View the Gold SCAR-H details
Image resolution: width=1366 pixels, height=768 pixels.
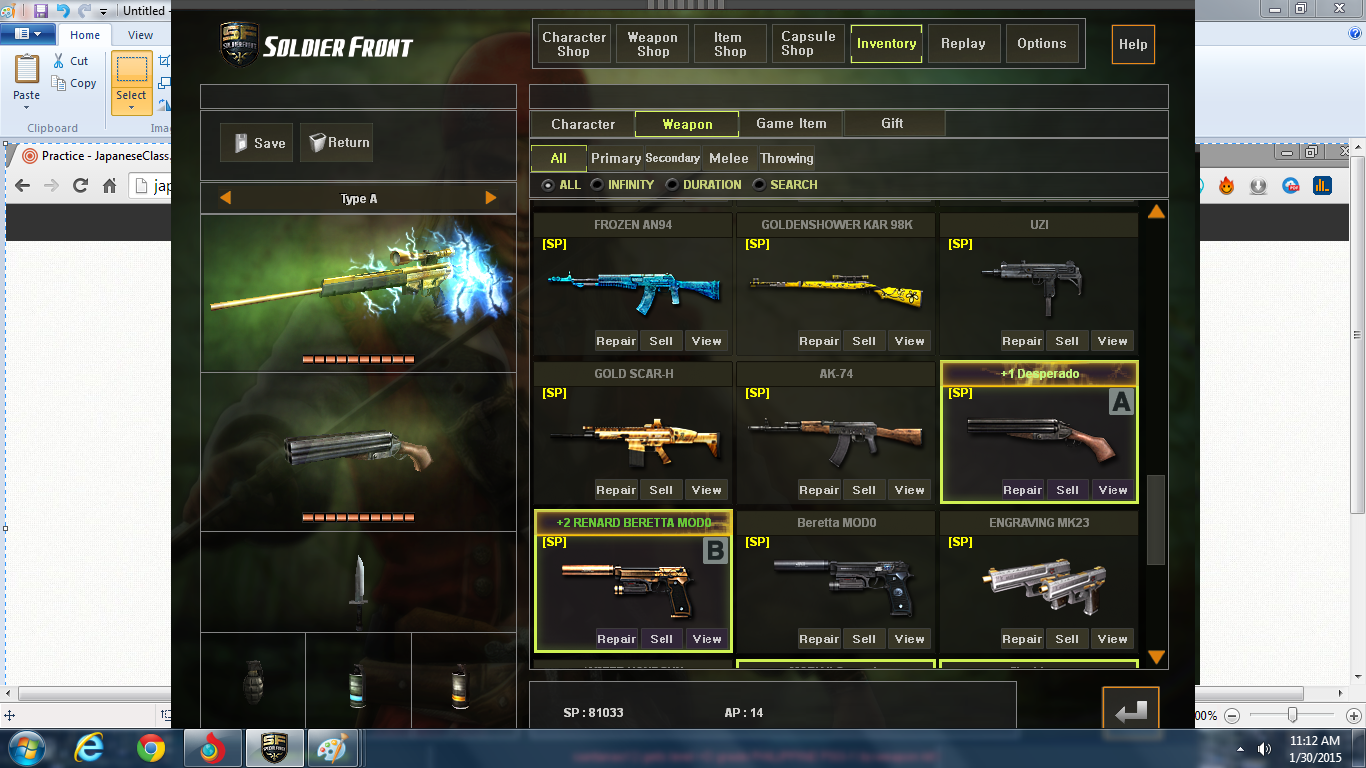706,490
